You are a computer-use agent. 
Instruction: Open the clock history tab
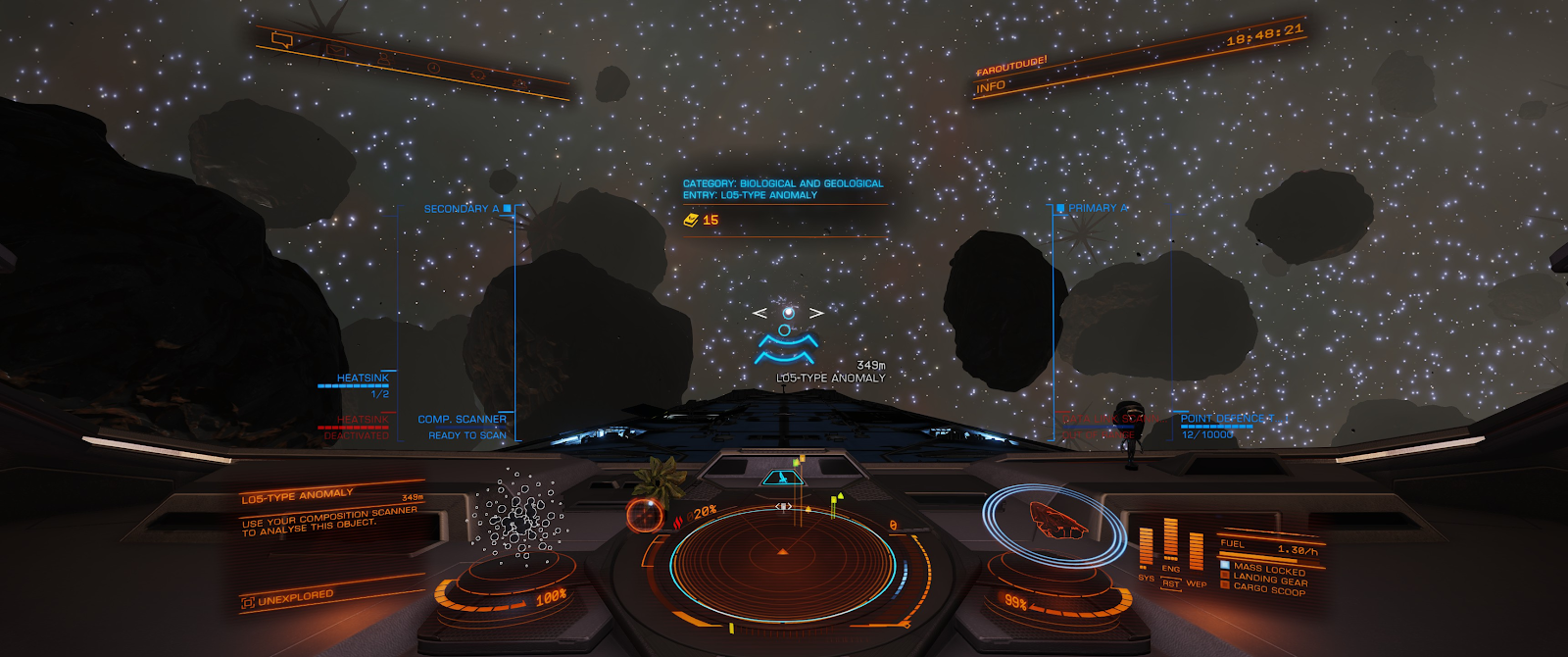pos(433,68)
